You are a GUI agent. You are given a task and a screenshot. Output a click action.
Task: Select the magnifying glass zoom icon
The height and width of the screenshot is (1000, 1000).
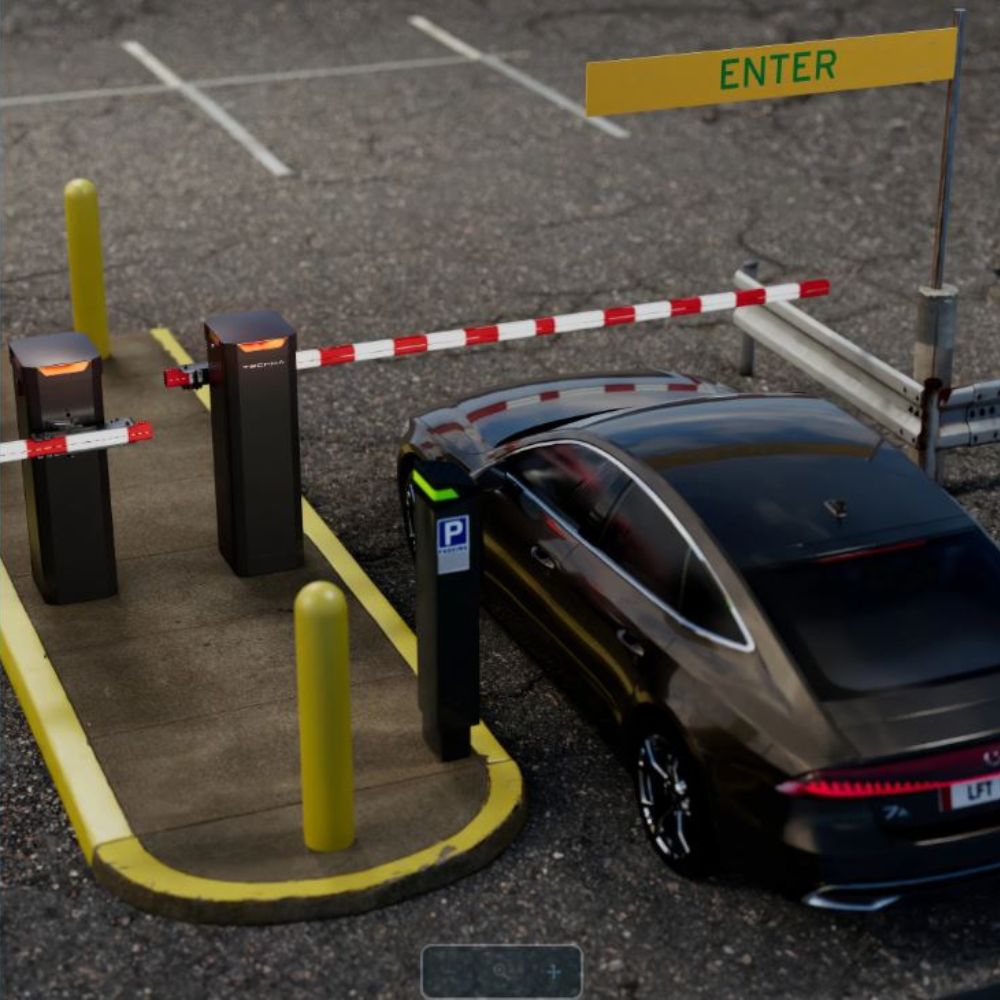[x=501, y=971]
